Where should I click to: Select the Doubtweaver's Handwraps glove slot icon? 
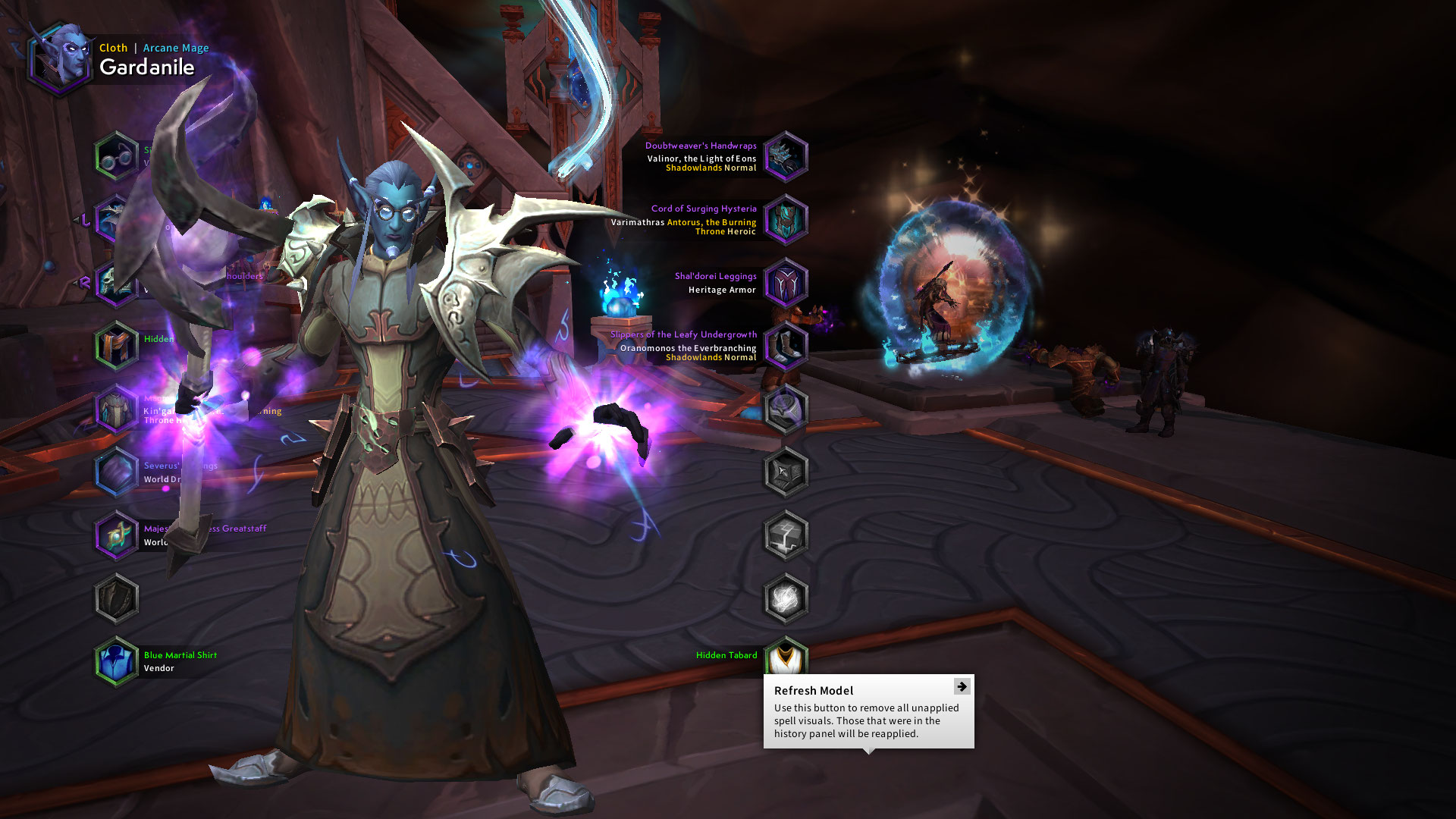coord(786,157)
